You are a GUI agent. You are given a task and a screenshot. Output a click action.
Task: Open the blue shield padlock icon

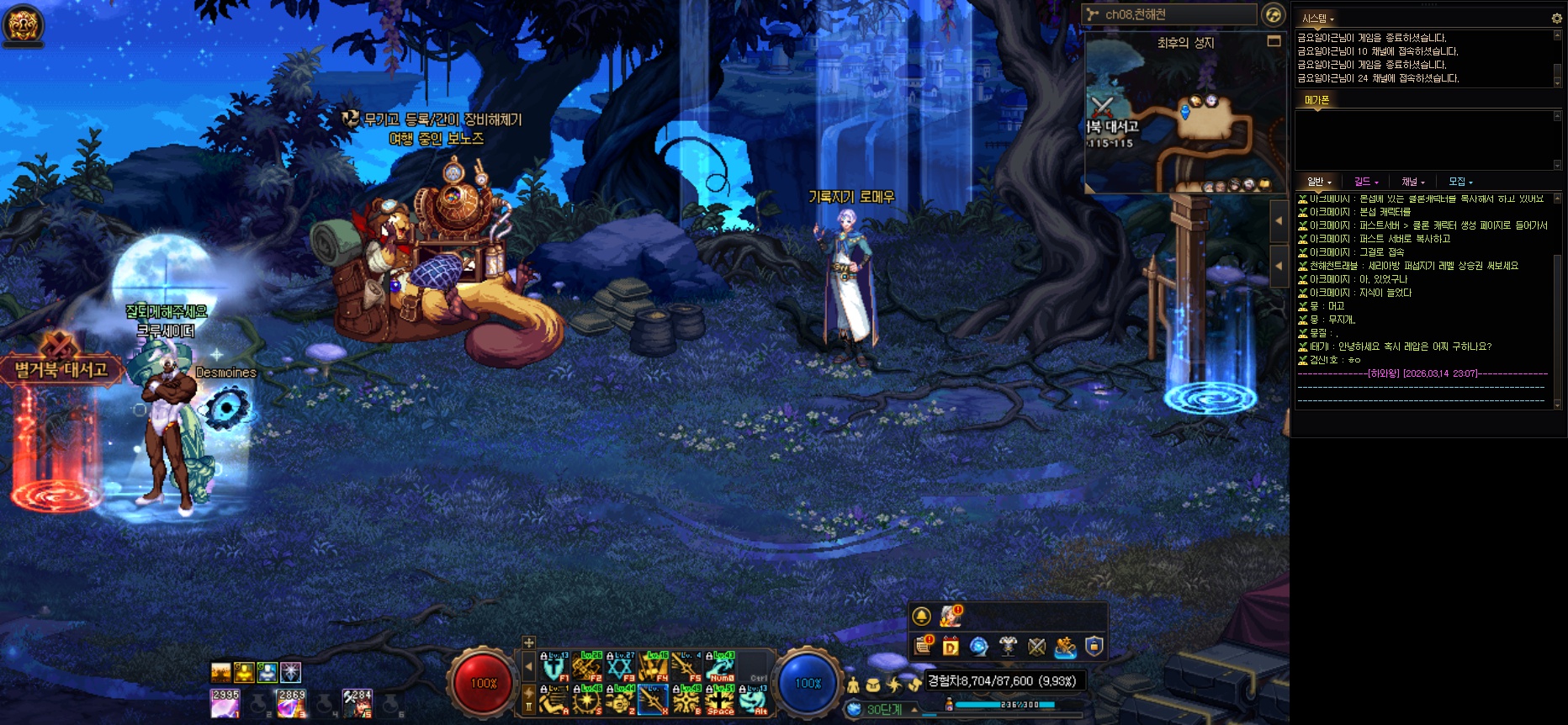1094,646
